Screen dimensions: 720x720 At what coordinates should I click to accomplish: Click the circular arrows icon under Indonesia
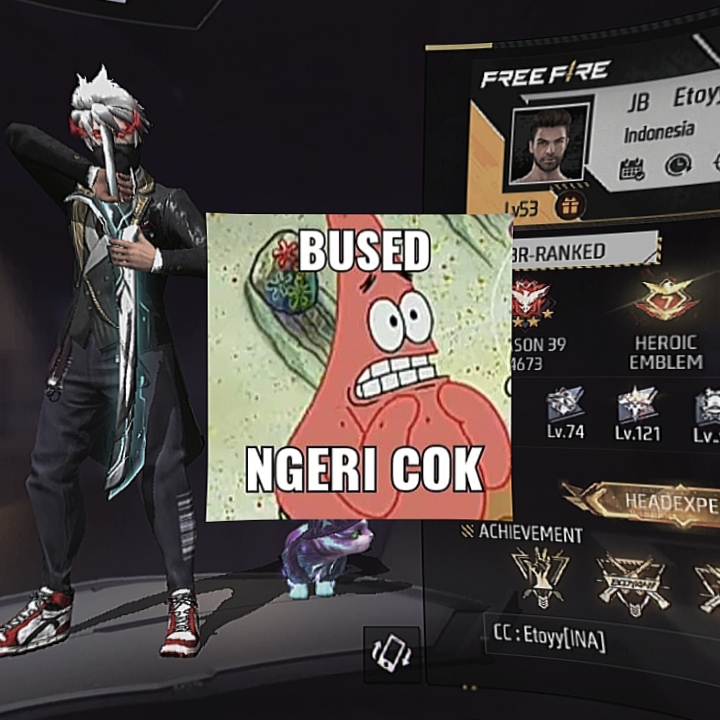click(678, 166)
